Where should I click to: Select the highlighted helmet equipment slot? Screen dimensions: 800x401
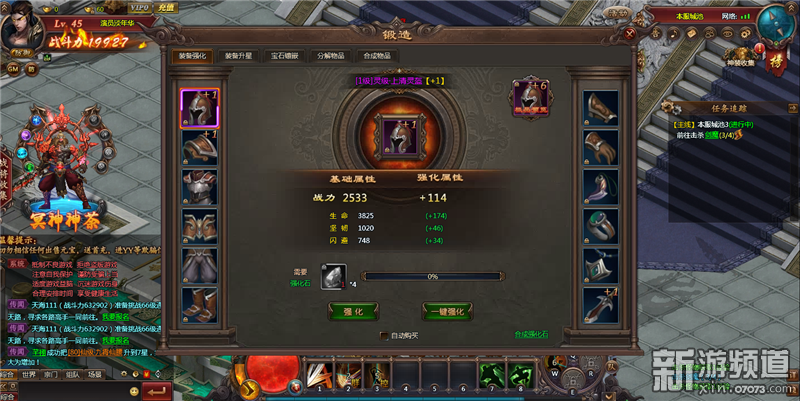pos(199,108)
